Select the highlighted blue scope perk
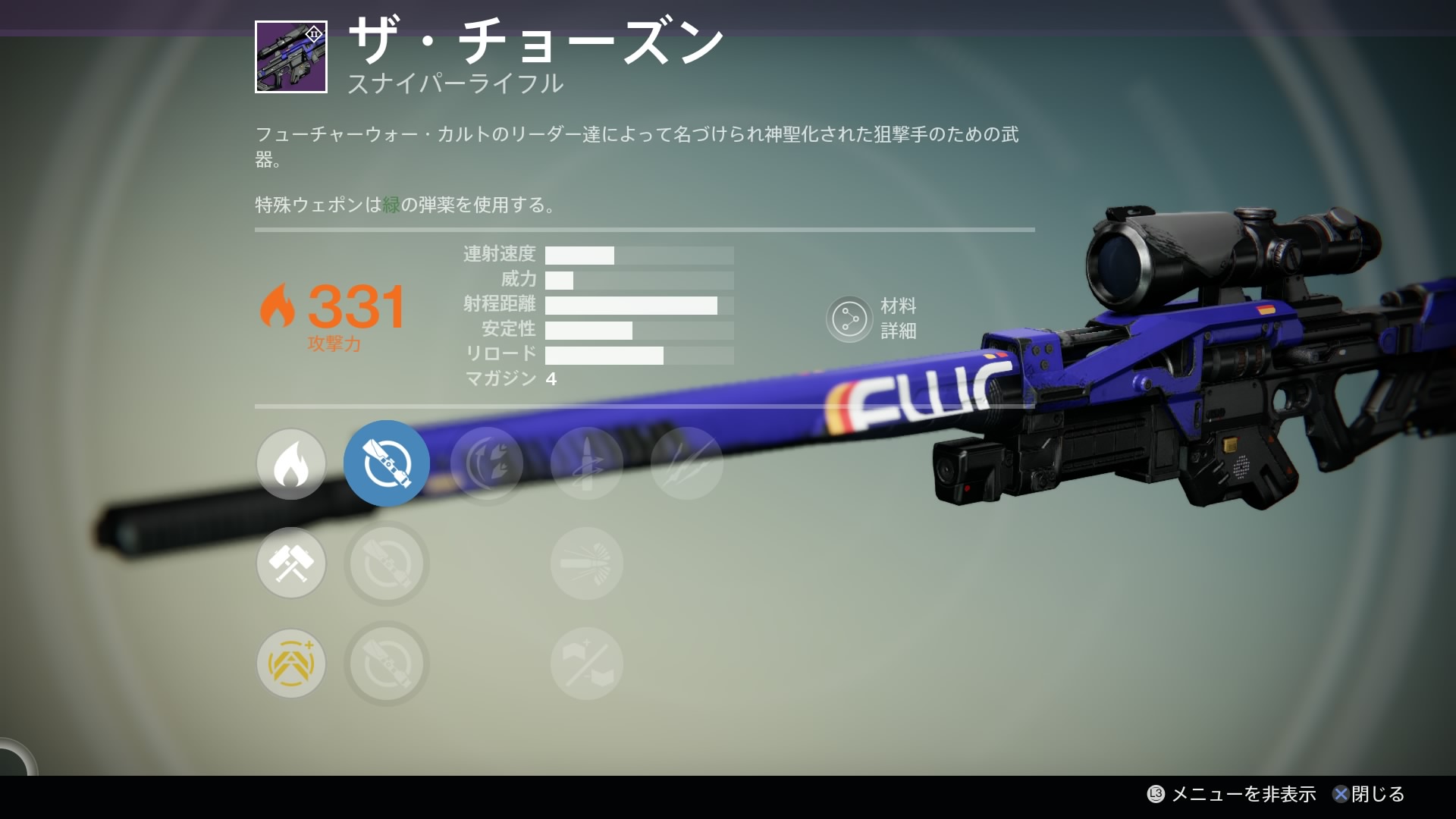The width and height of the screenshot is (1456, 819). 387,463
